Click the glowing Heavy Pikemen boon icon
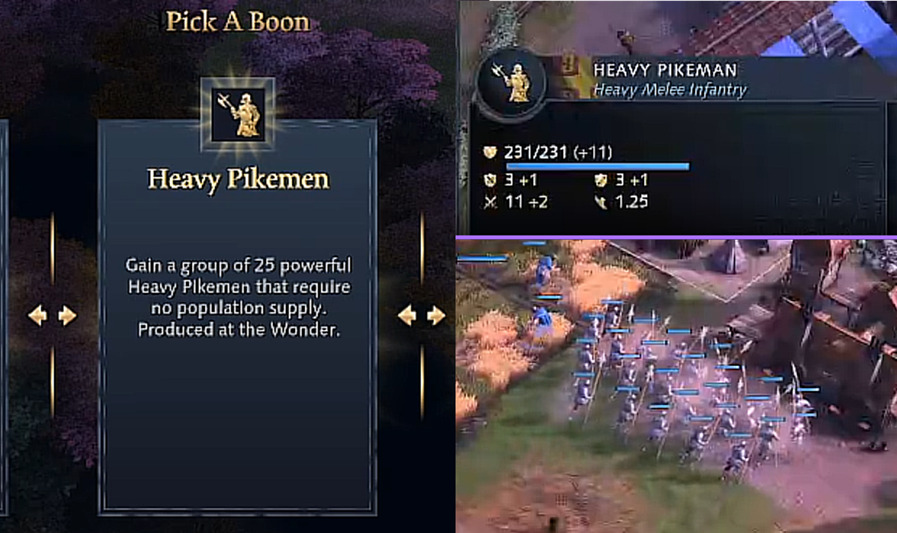 238,112
